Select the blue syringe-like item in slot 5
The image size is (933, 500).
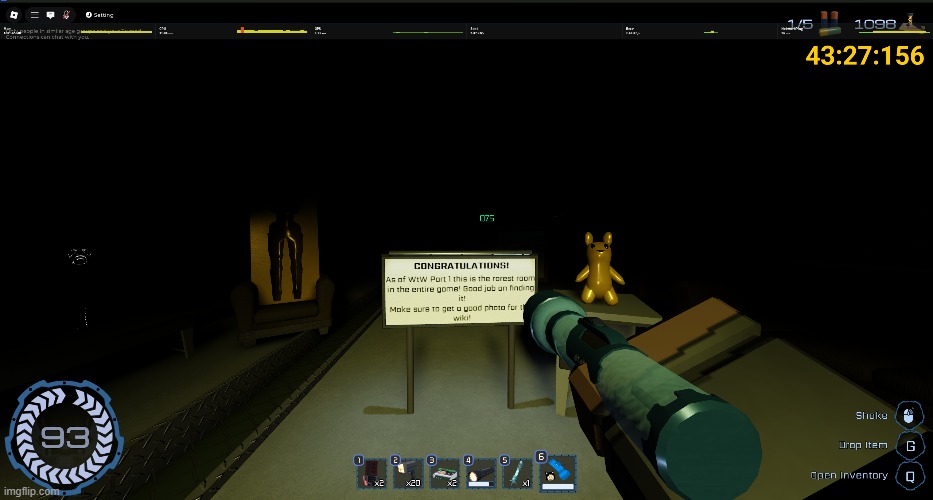(517, 473)
